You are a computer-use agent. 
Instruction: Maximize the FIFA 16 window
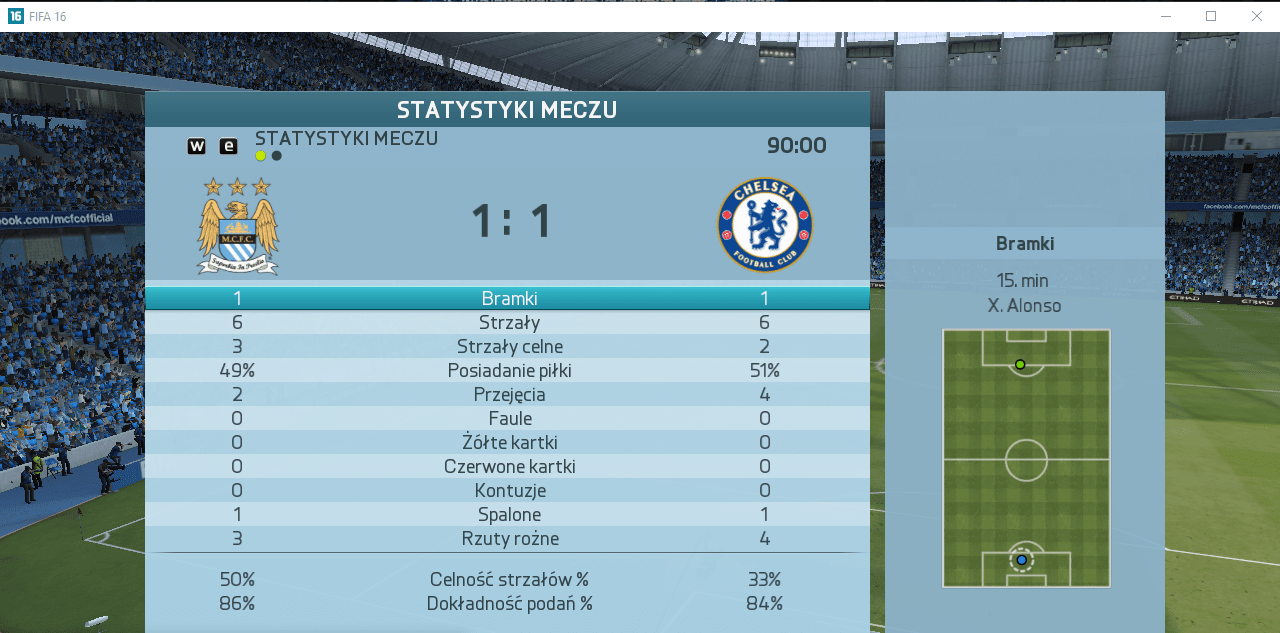pyautogui.click(x=1211, y=16)
